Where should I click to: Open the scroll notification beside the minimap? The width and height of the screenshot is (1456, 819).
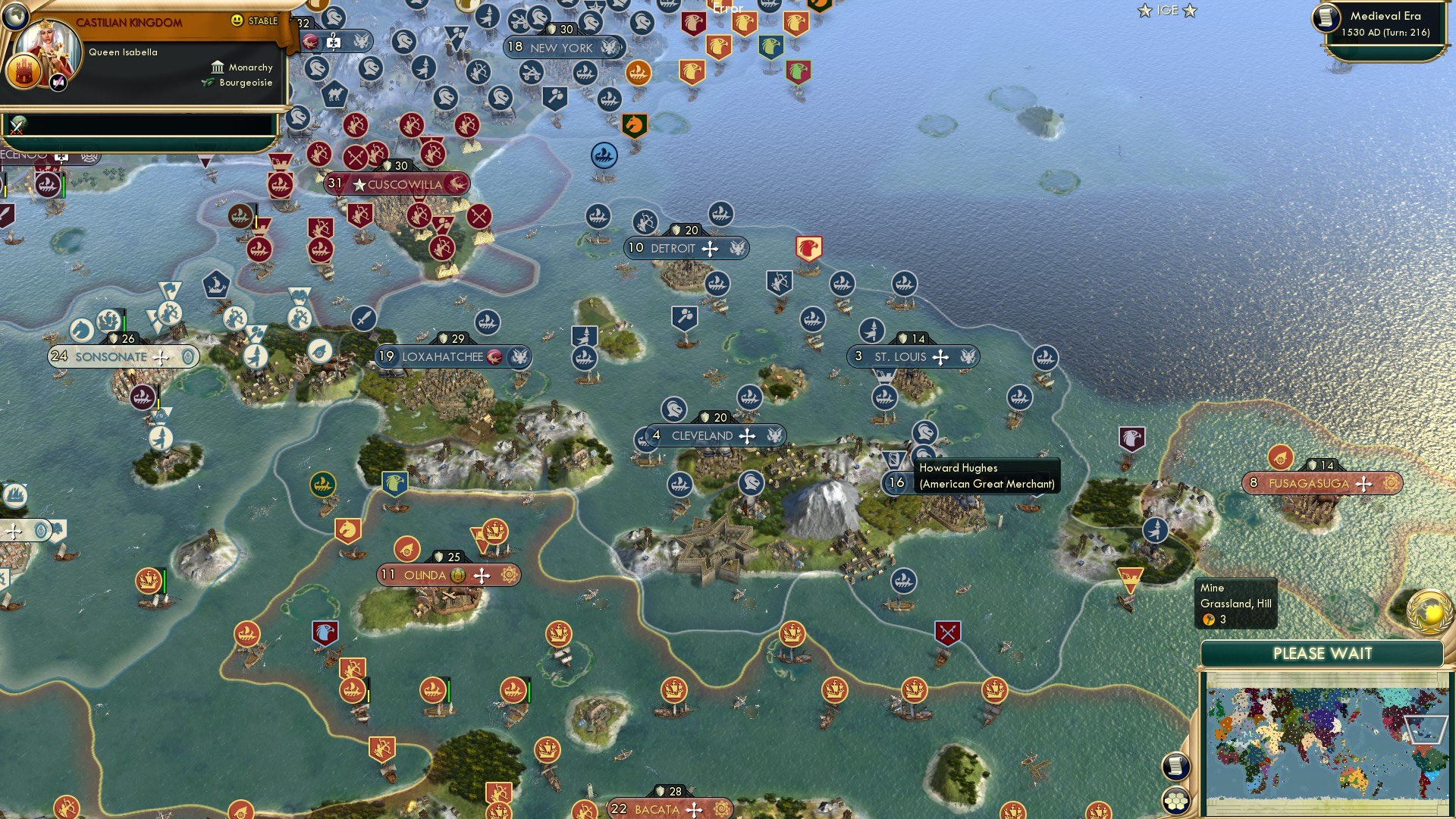(1175, 767)
